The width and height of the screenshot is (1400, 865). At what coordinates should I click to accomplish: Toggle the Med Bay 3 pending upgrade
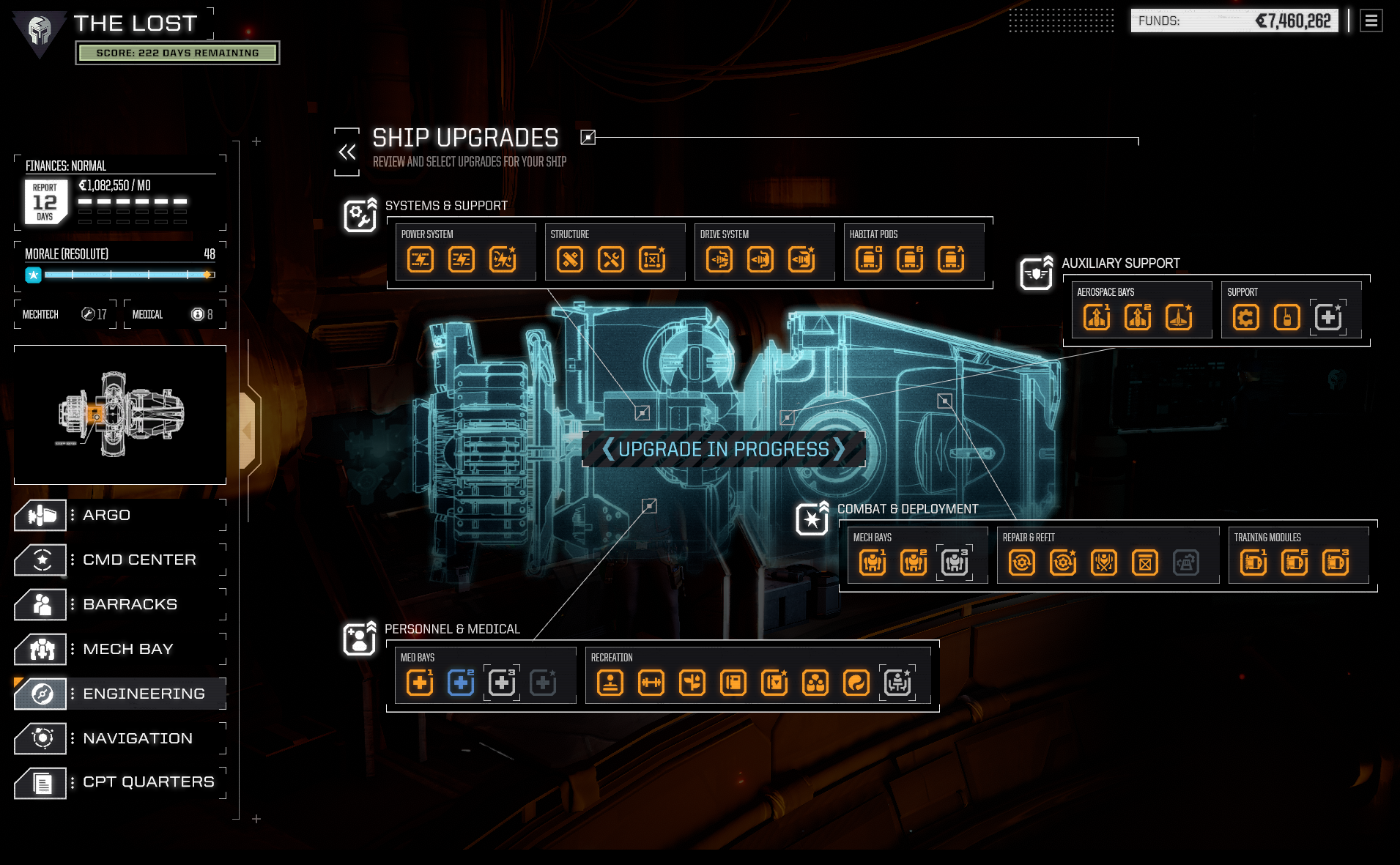click(x=502, y=683)
